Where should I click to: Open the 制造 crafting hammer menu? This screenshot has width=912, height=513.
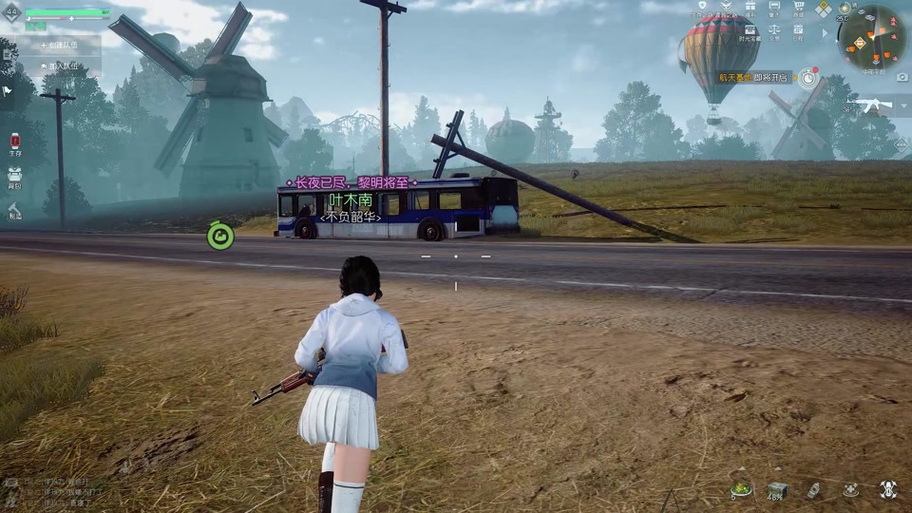point(15,210)
